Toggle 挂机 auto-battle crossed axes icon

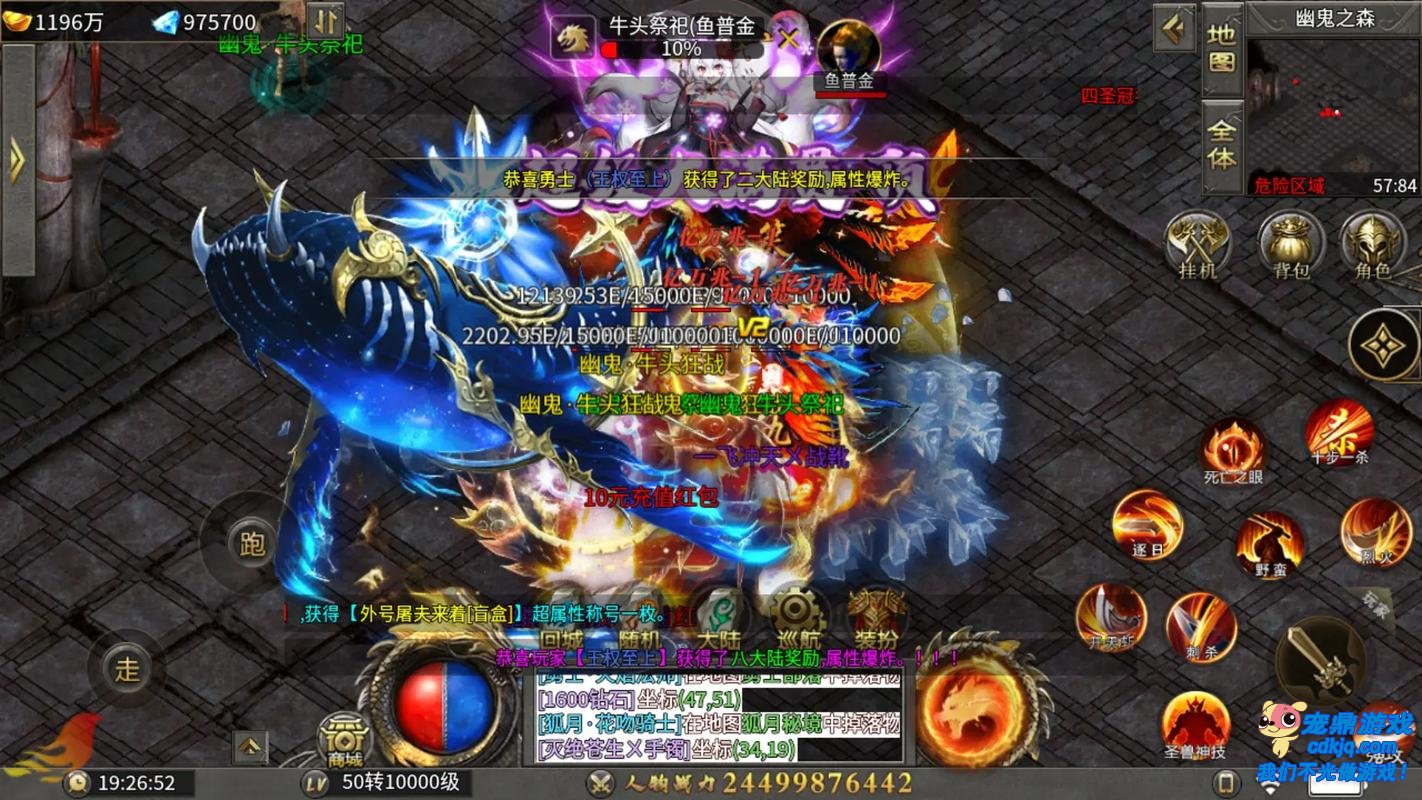[x=1198, y=243]
